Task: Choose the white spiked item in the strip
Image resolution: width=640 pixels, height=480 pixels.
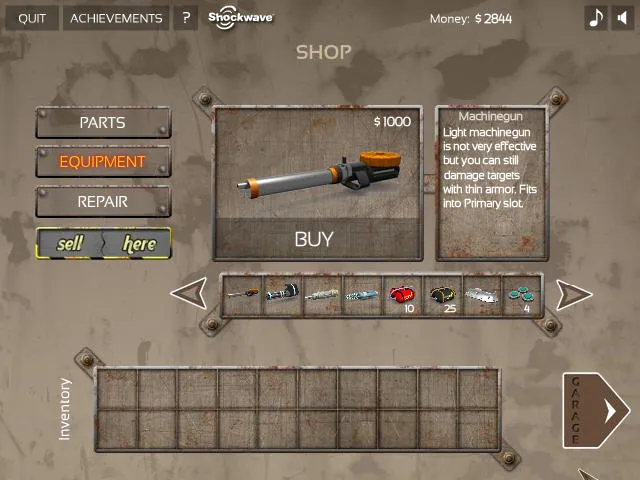Action: 482,295
